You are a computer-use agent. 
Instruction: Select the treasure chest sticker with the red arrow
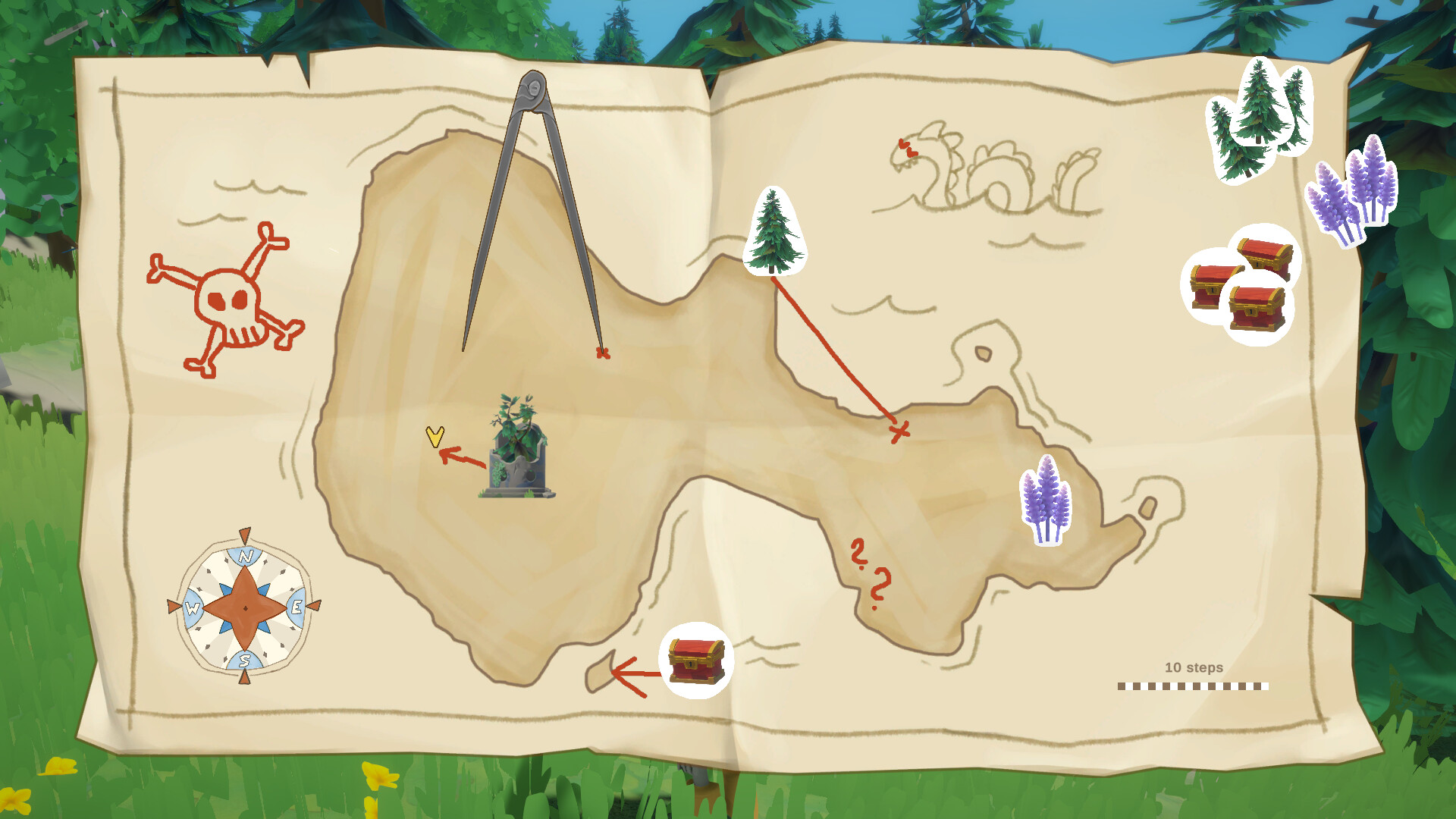[695, 660]
